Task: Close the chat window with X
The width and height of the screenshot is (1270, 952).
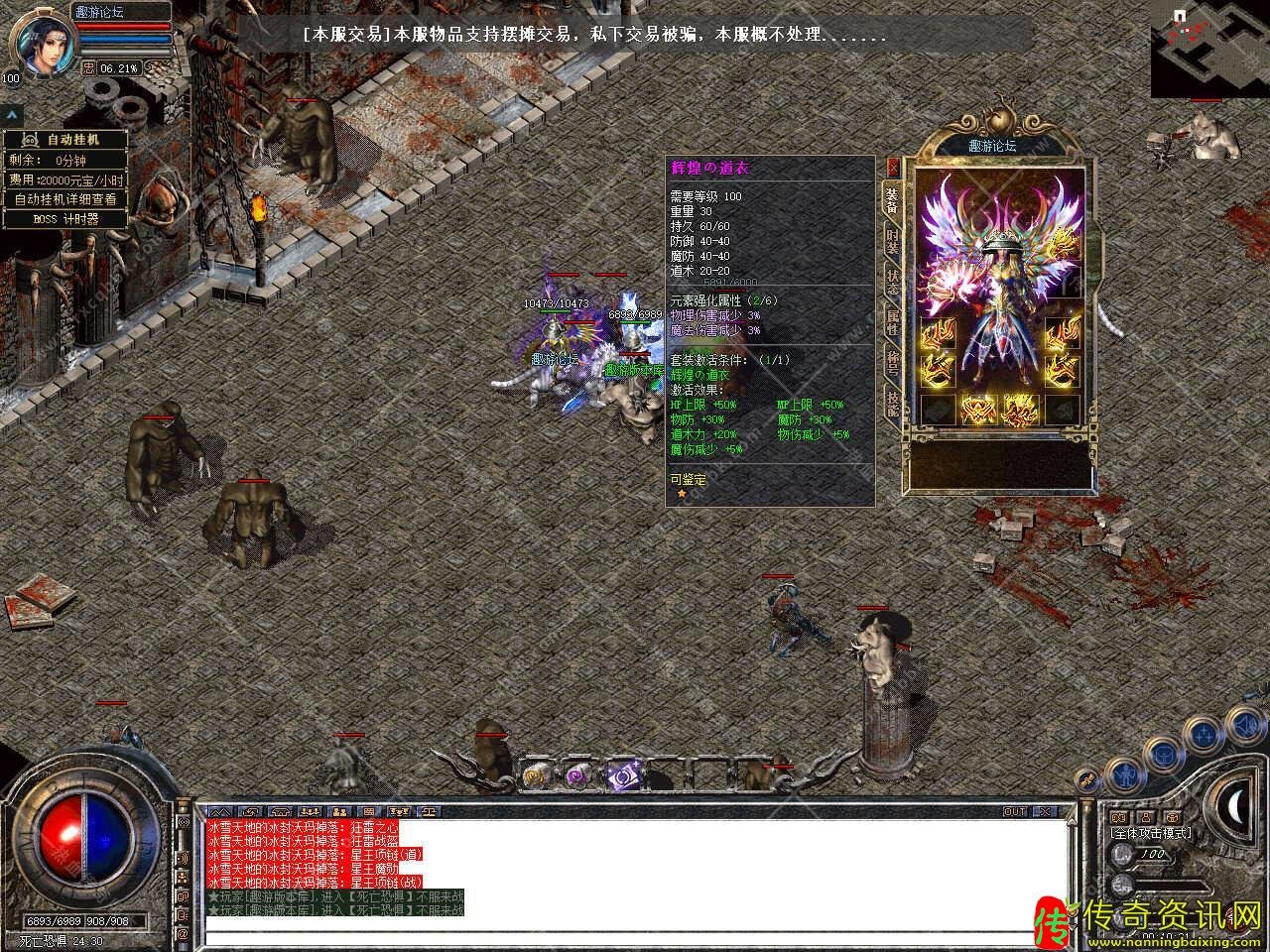Action: coord(1046,811)
